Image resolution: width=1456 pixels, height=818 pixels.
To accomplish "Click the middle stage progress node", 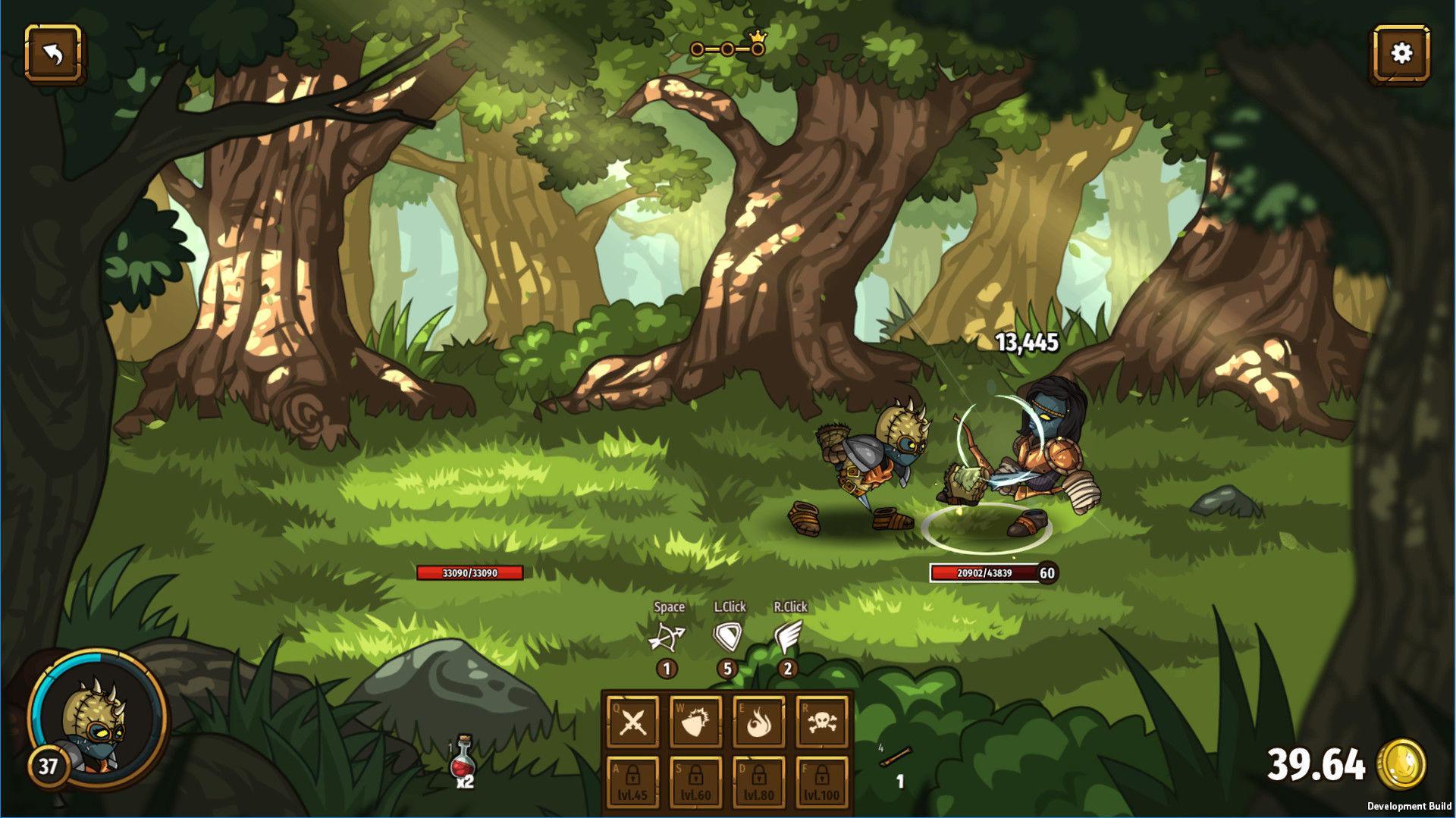I will [726, 48].
